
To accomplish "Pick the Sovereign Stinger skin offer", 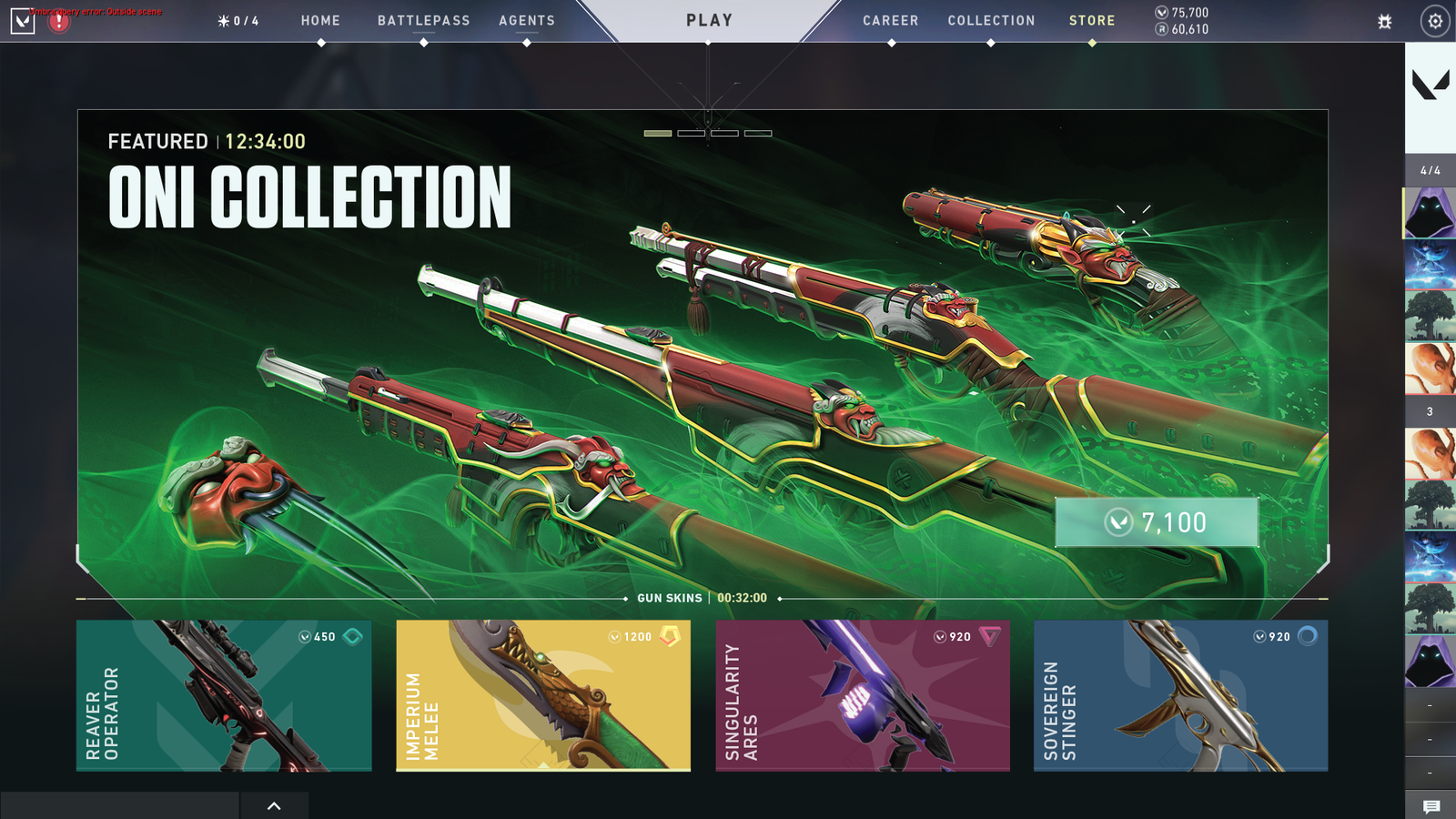I will coord(1180,695).
